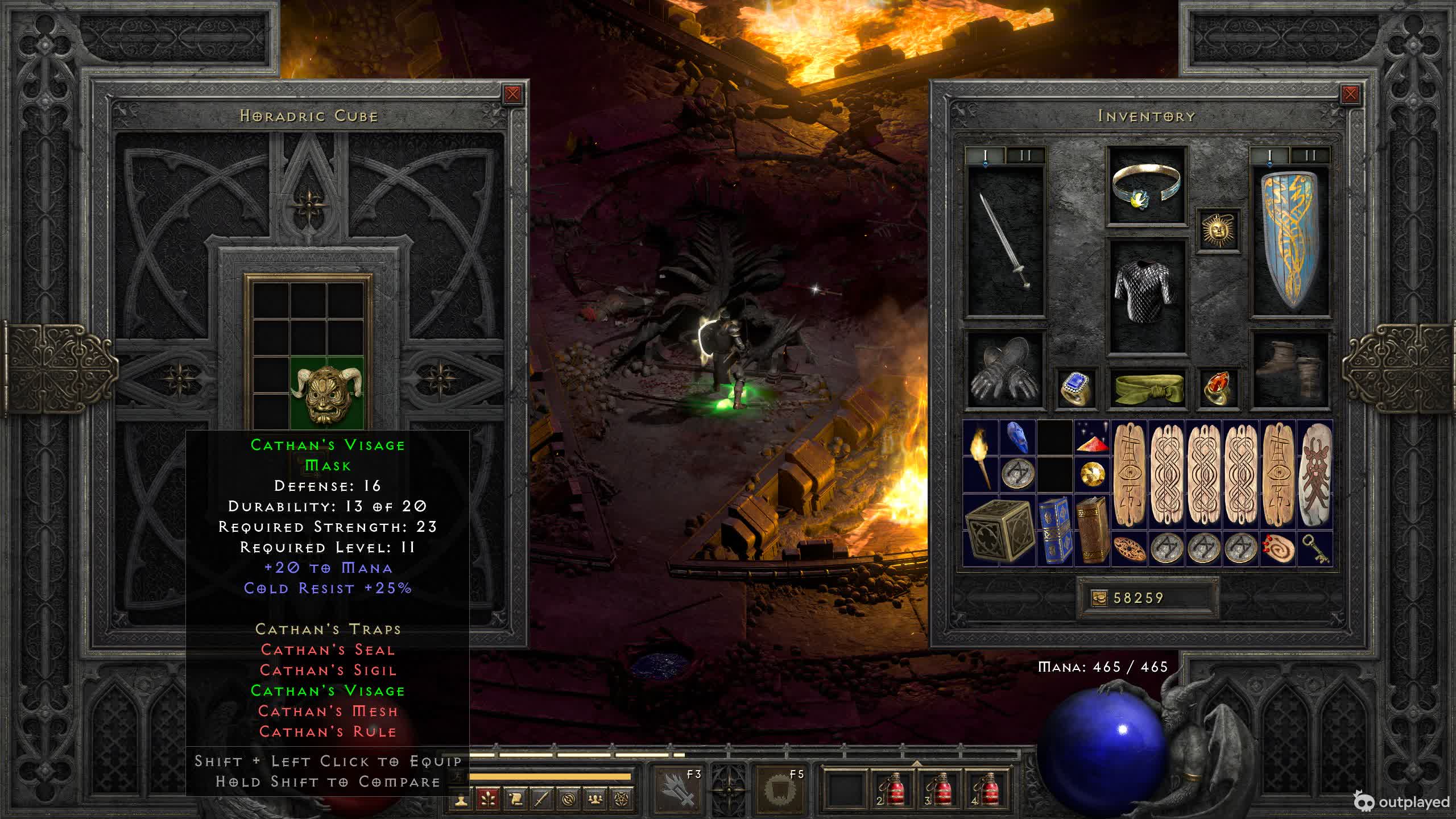Viewport: 1456px width, 819px height.
Task: Pick up the torch in inventory
Action: [x=981, y=457]
